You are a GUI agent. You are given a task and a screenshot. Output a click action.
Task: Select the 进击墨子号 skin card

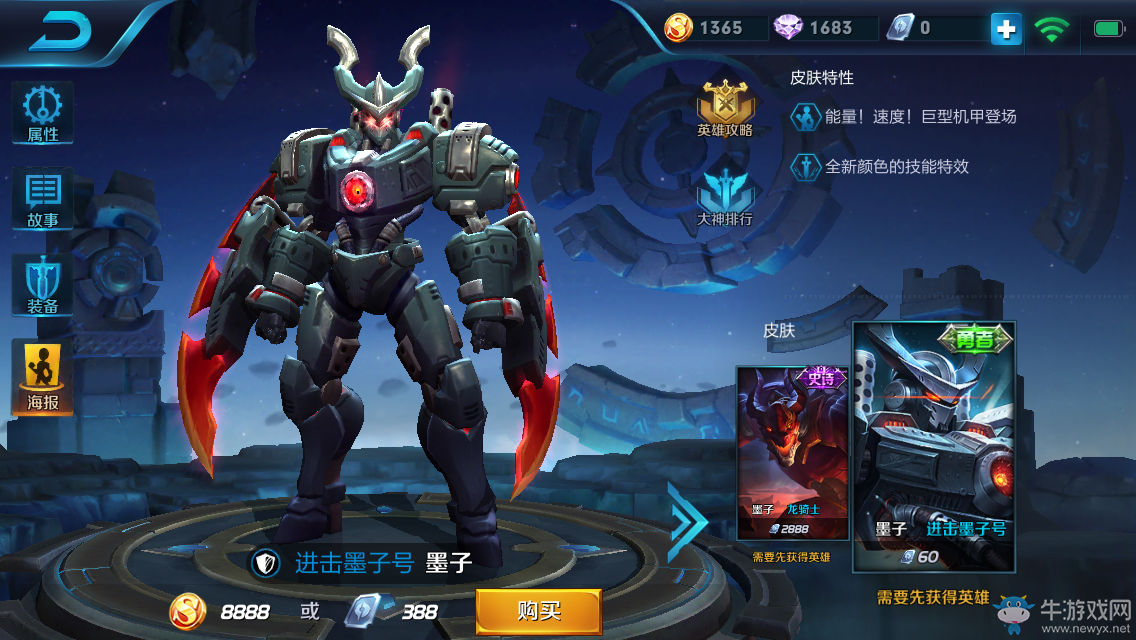(x=933, y=446)
